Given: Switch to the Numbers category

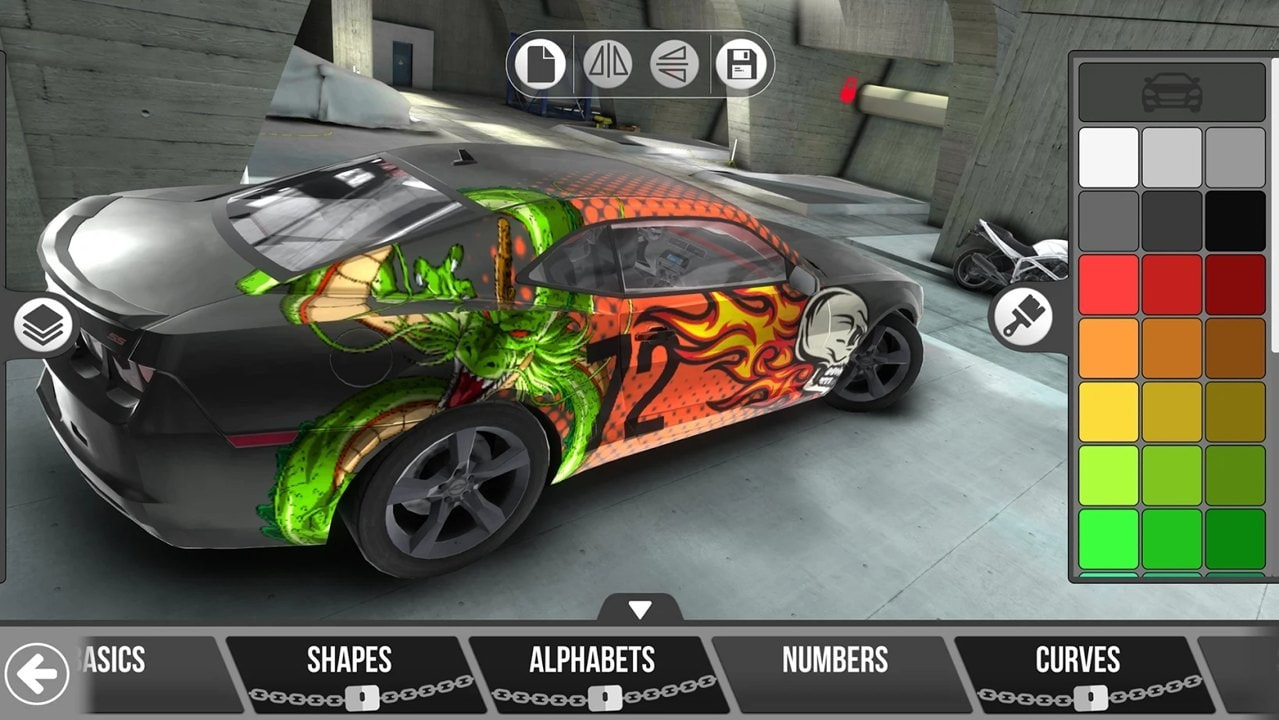Looking at the screenshot, I should (x=835, y=661).
